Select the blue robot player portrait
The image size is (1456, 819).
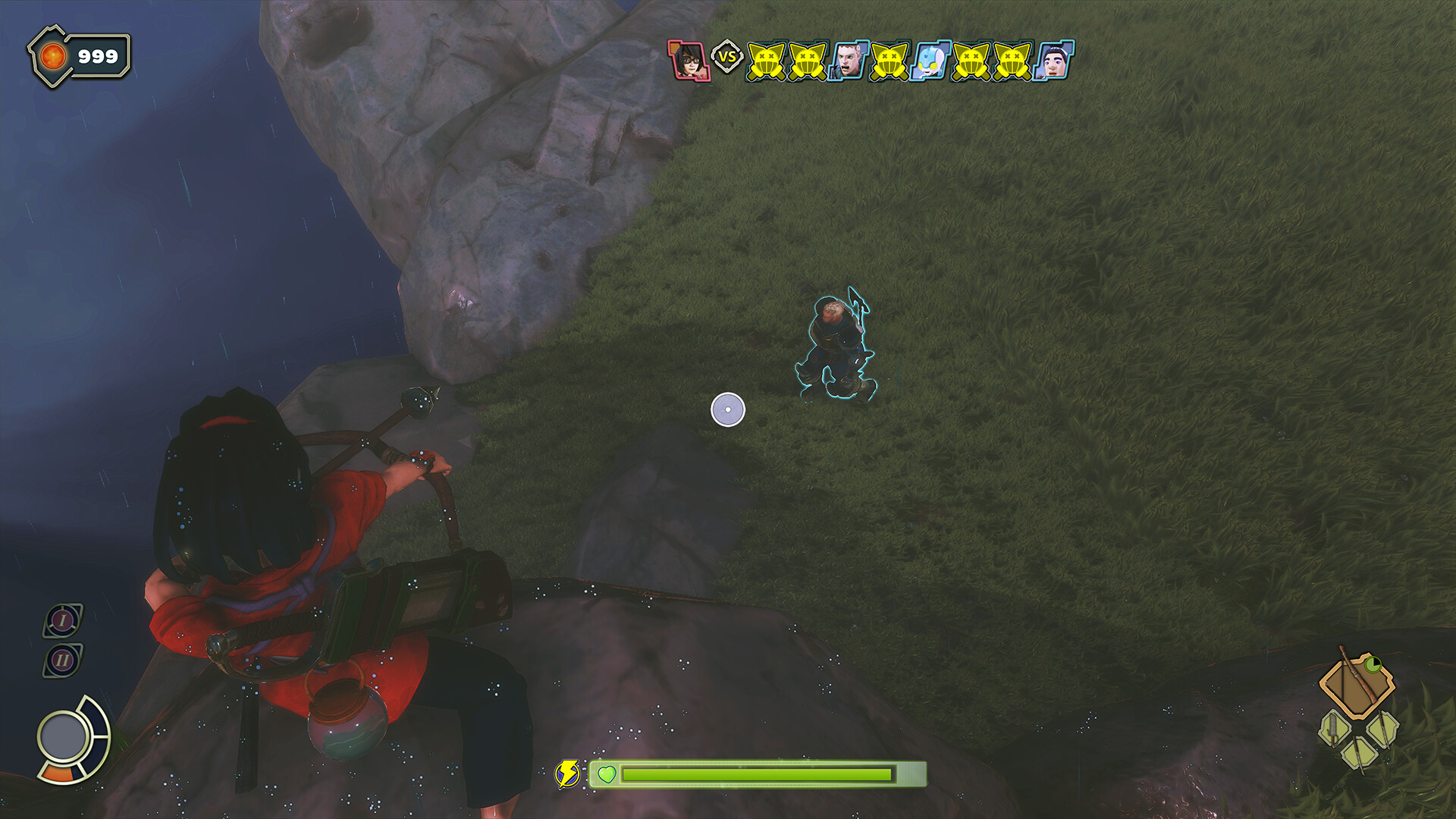tap(931, 60)
